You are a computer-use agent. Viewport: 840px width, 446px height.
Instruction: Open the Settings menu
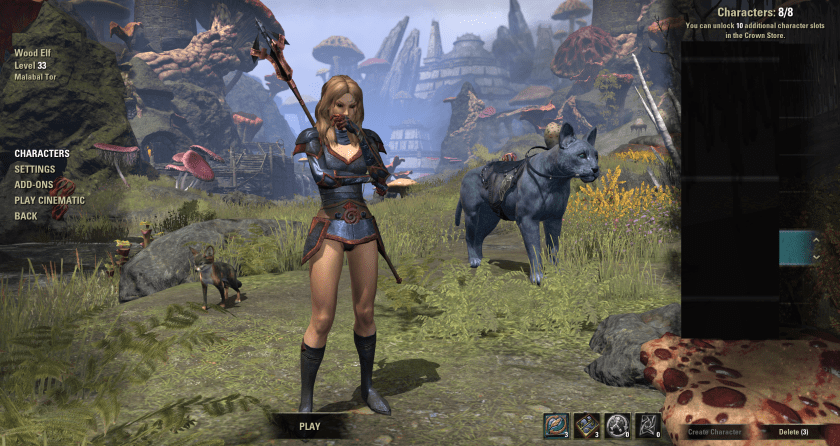tap(35, 169)
